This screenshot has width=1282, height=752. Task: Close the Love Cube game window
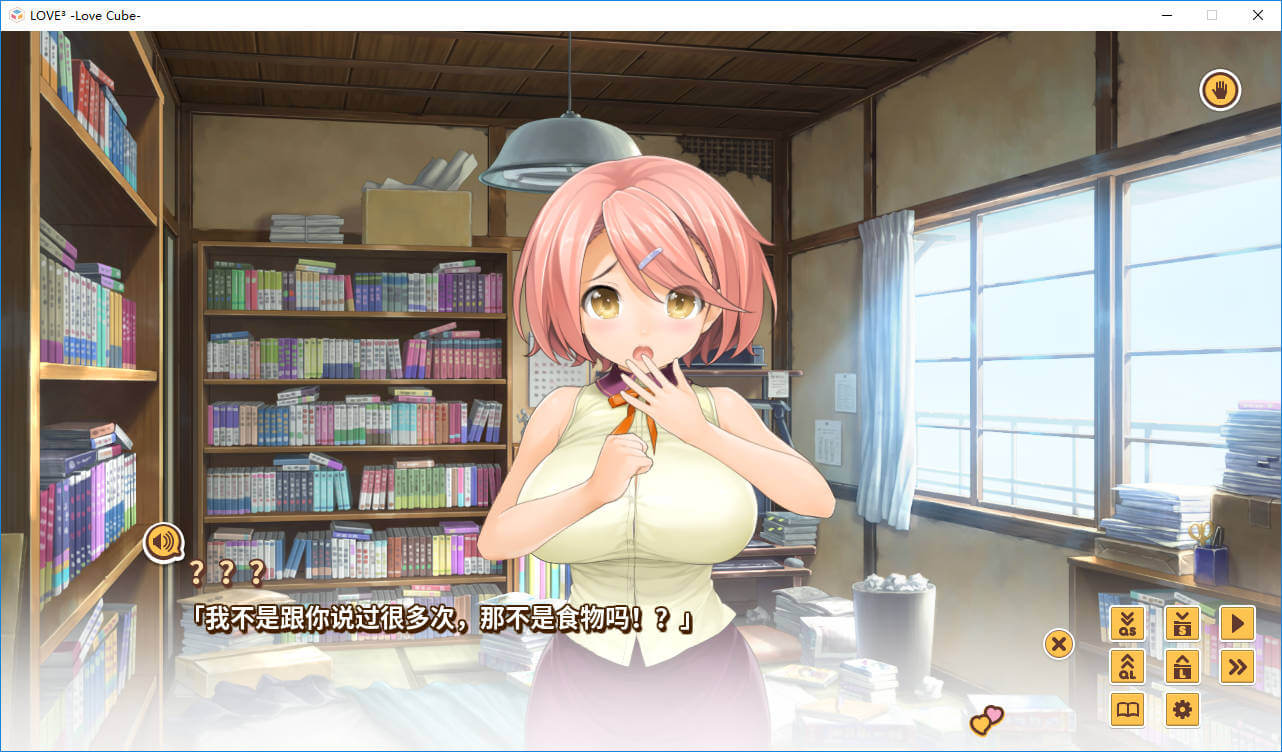point(1258,15)
